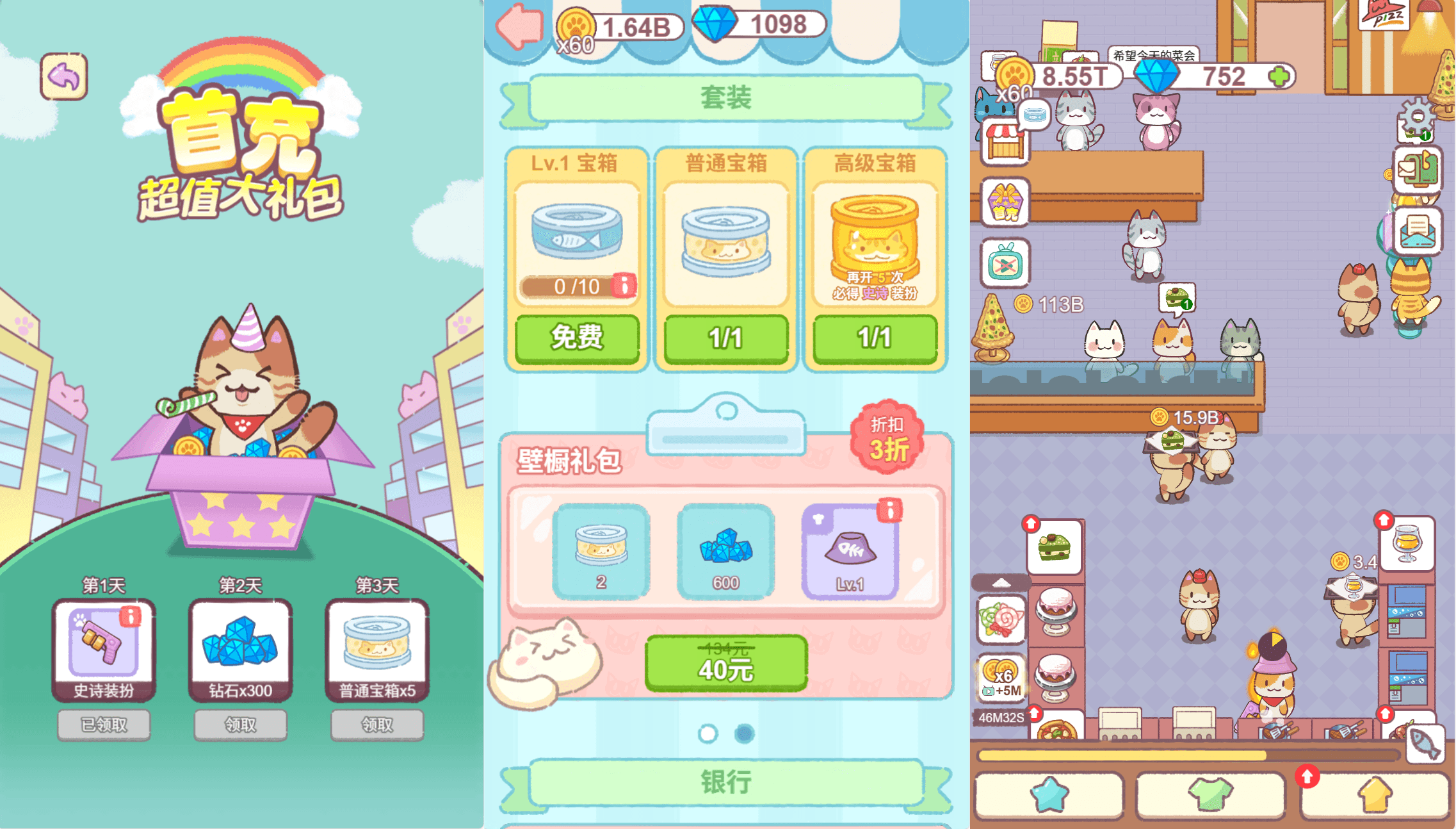Click the 银行 section banner
This screenshot has height=829, width=1456.
724,781
